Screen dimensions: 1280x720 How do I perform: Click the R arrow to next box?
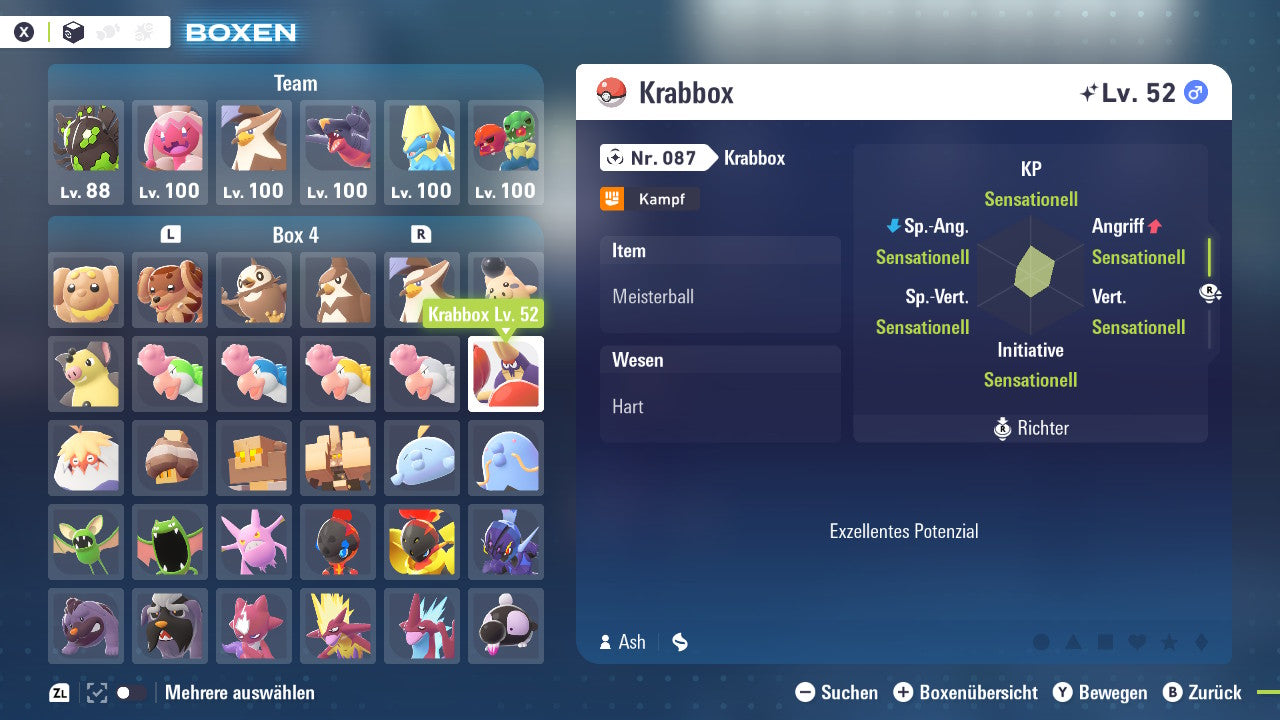point(422,234)
